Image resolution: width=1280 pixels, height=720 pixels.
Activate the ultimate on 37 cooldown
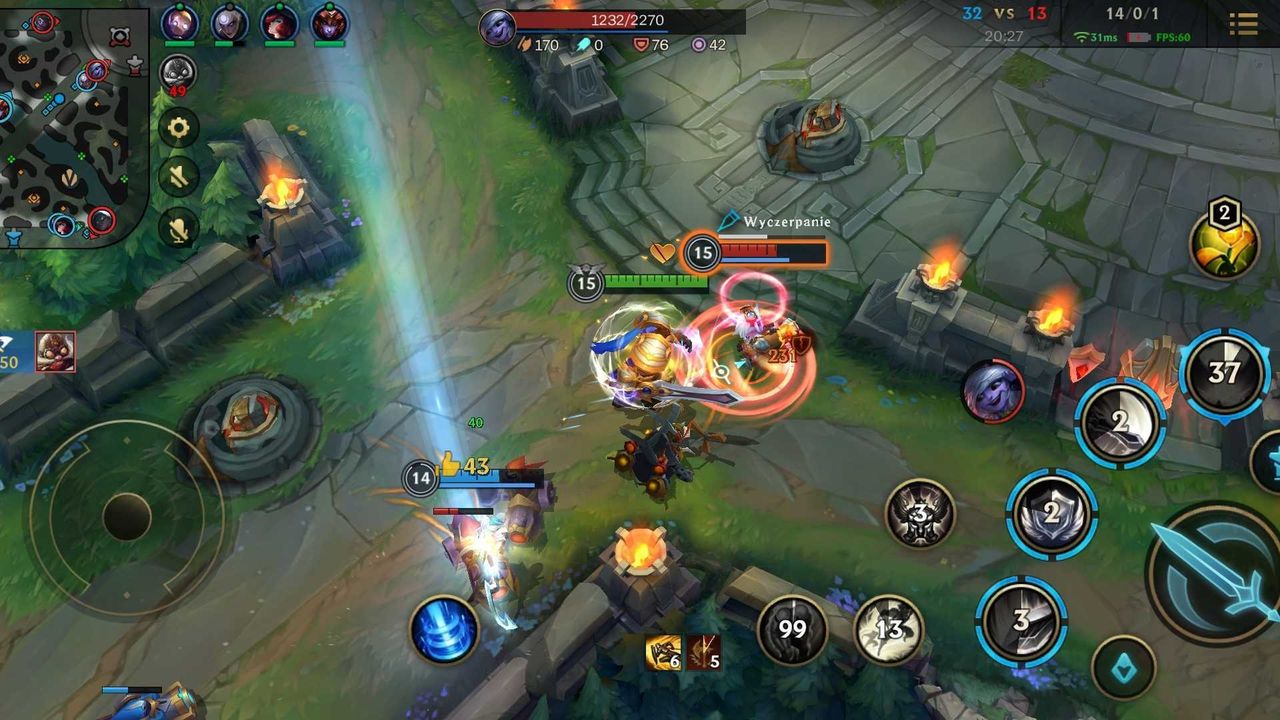1223,373
